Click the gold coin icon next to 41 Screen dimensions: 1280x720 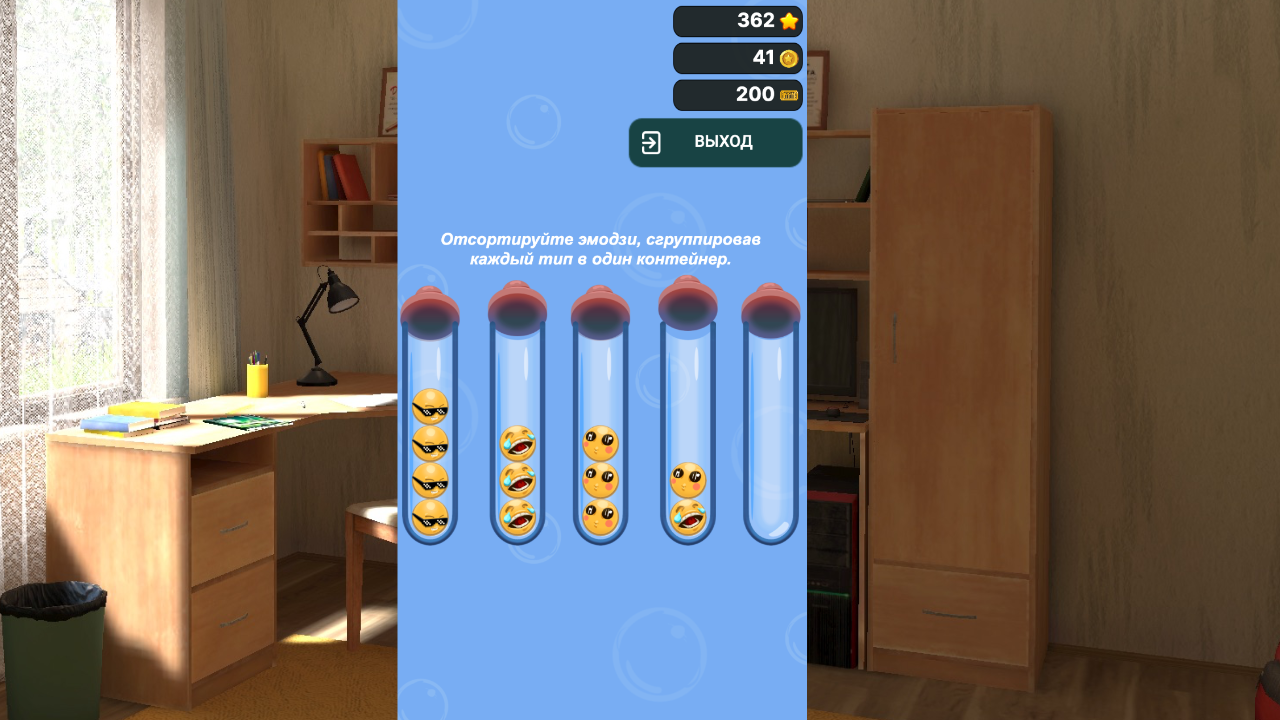point(787,58)
